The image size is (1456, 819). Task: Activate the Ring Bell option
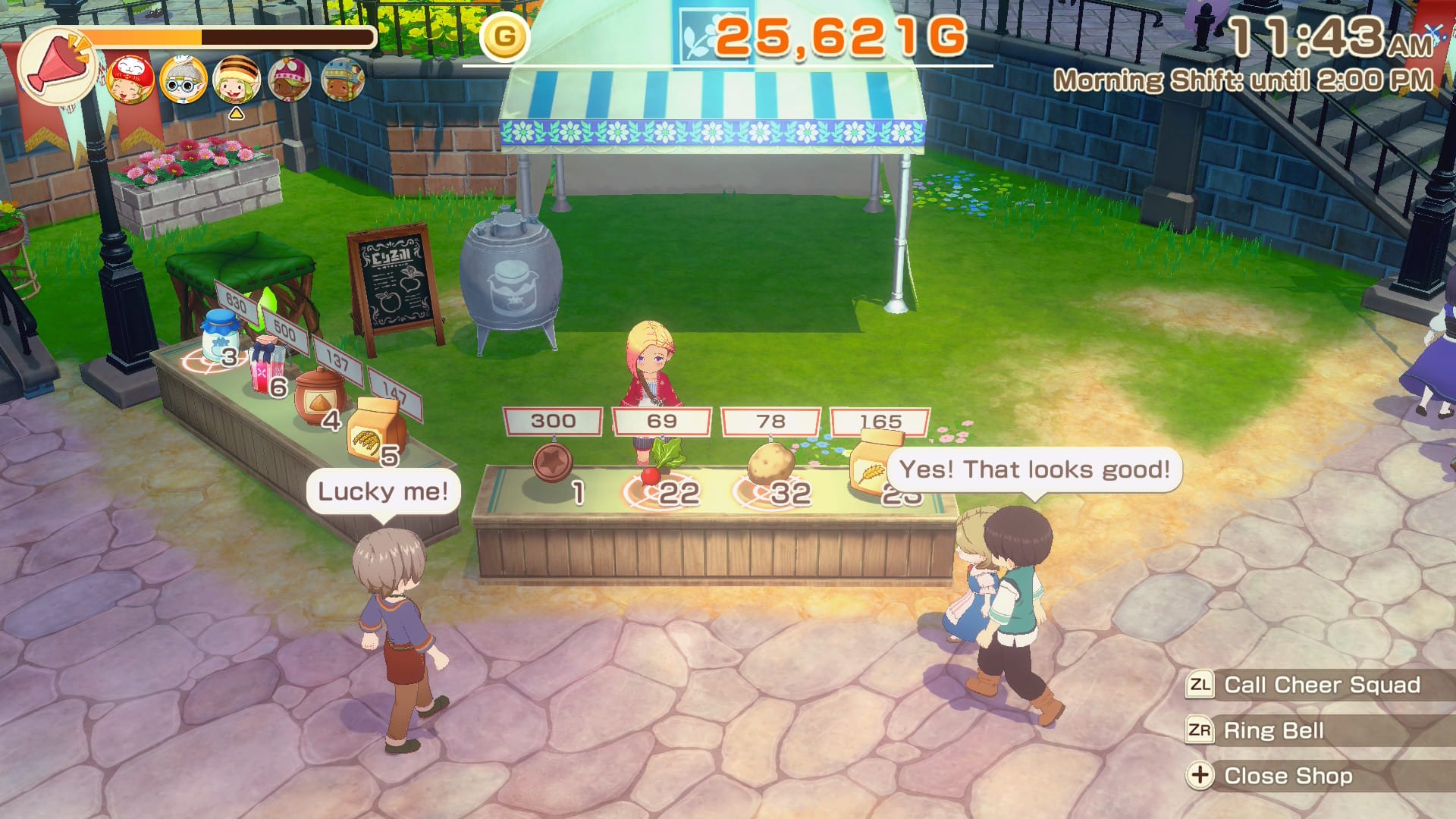[x=1273, y=730]
